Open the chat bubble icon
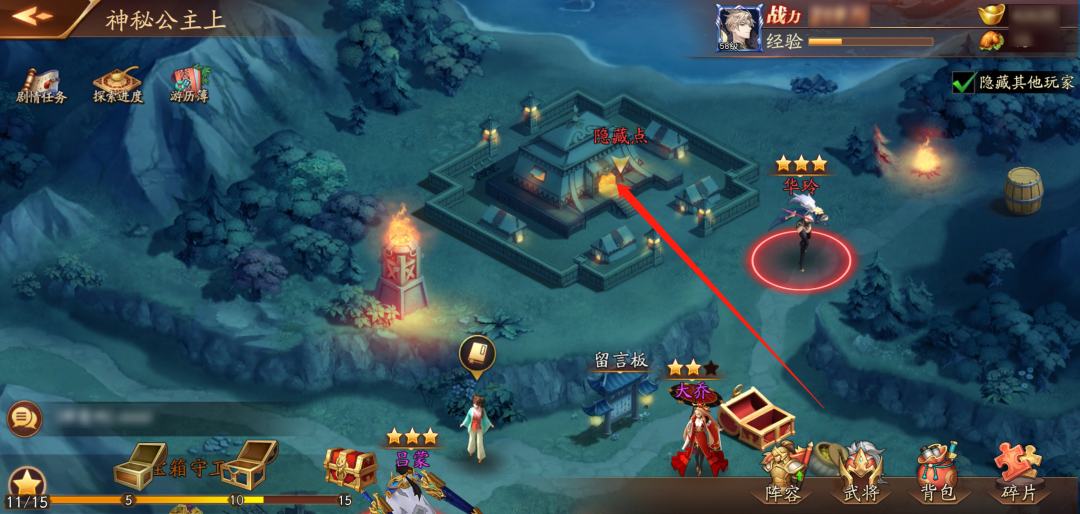The image size is (1080, 514). [22, 418]
